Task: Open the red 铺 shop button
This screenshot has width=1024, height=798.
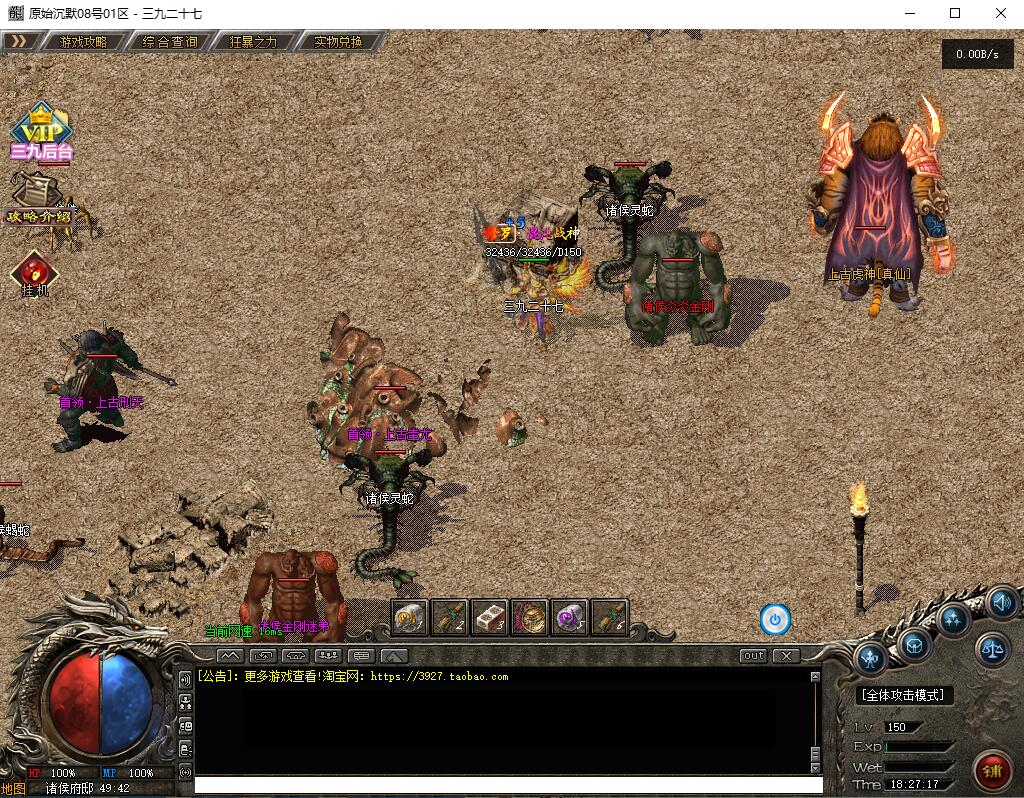Action: (993, 771)
